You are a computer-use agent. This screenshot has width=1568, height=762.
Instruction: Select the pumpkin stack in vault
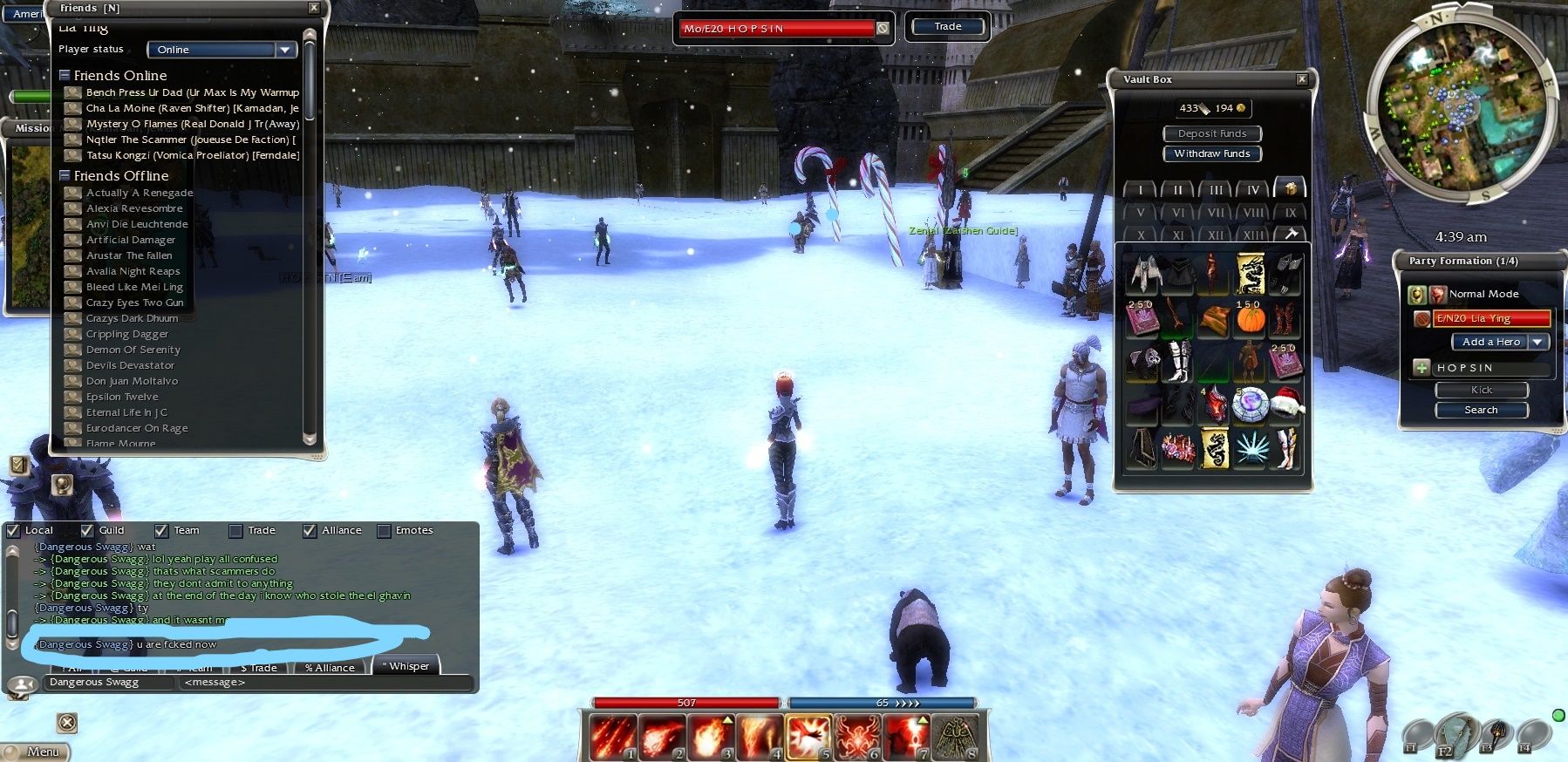click(1250, 317)
